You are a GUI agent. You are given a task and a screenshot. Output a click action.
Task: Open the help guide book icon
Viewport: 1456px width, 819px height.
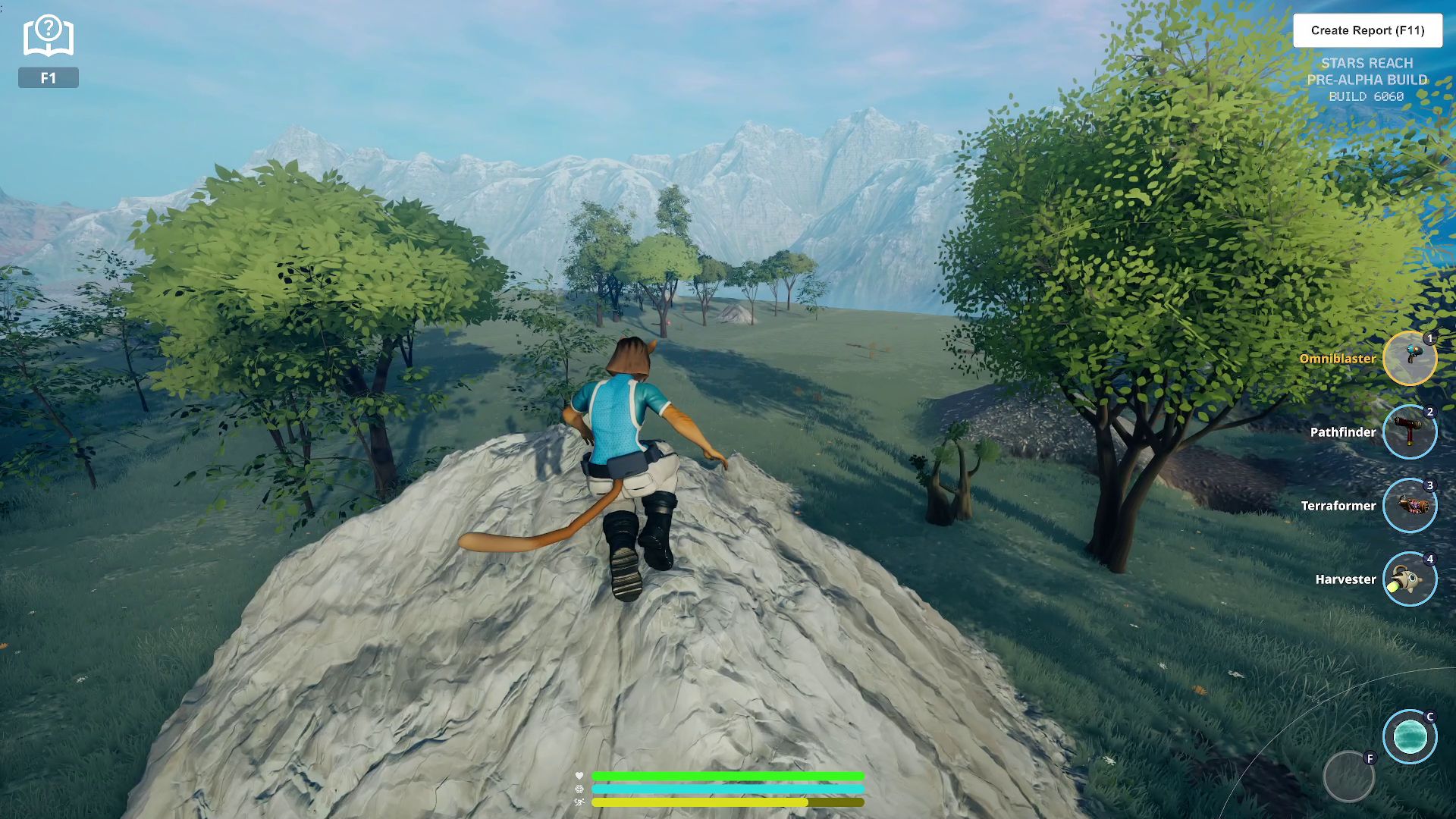(x=48, y=36)
